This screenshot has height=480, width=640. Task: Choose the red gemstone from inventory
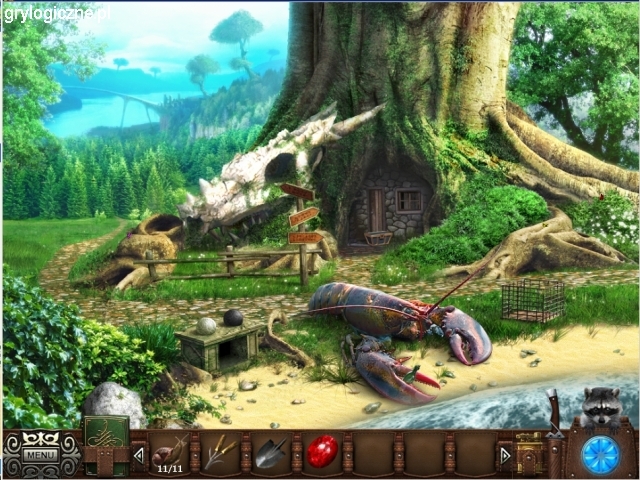[x=321, y=452]
